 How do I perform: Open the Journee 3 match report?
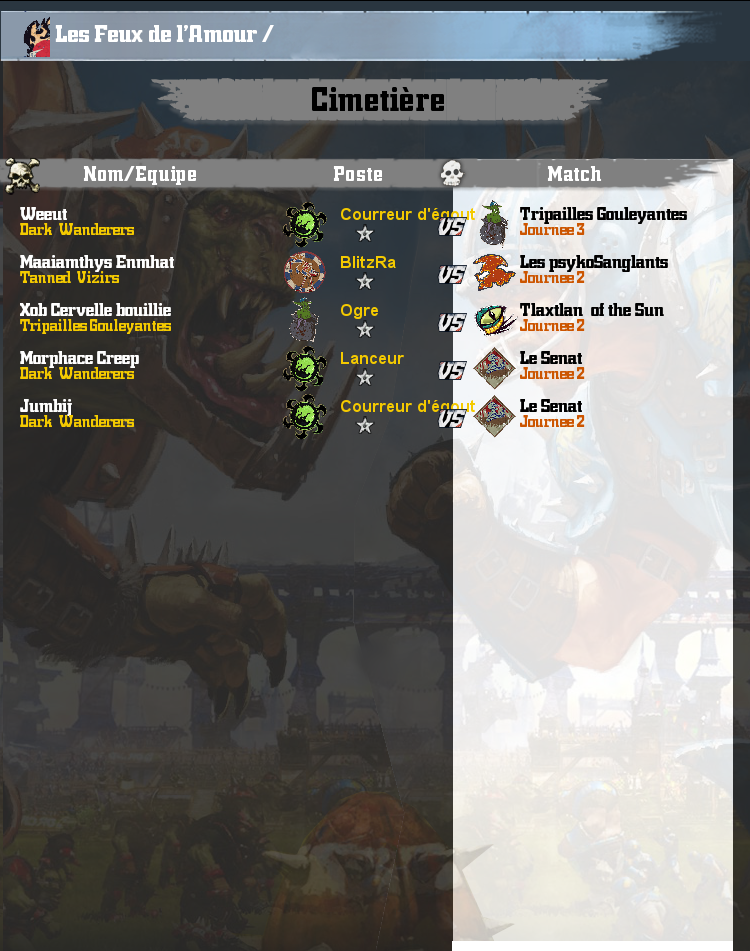click(552, 230)
